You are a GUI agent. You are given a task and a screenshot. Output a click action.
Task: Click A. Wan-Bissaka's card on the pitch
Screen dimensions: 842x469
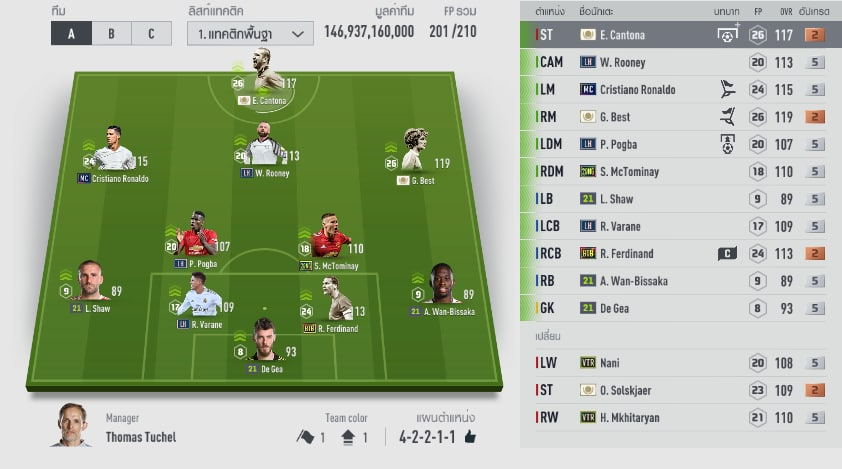pos(443,288)
